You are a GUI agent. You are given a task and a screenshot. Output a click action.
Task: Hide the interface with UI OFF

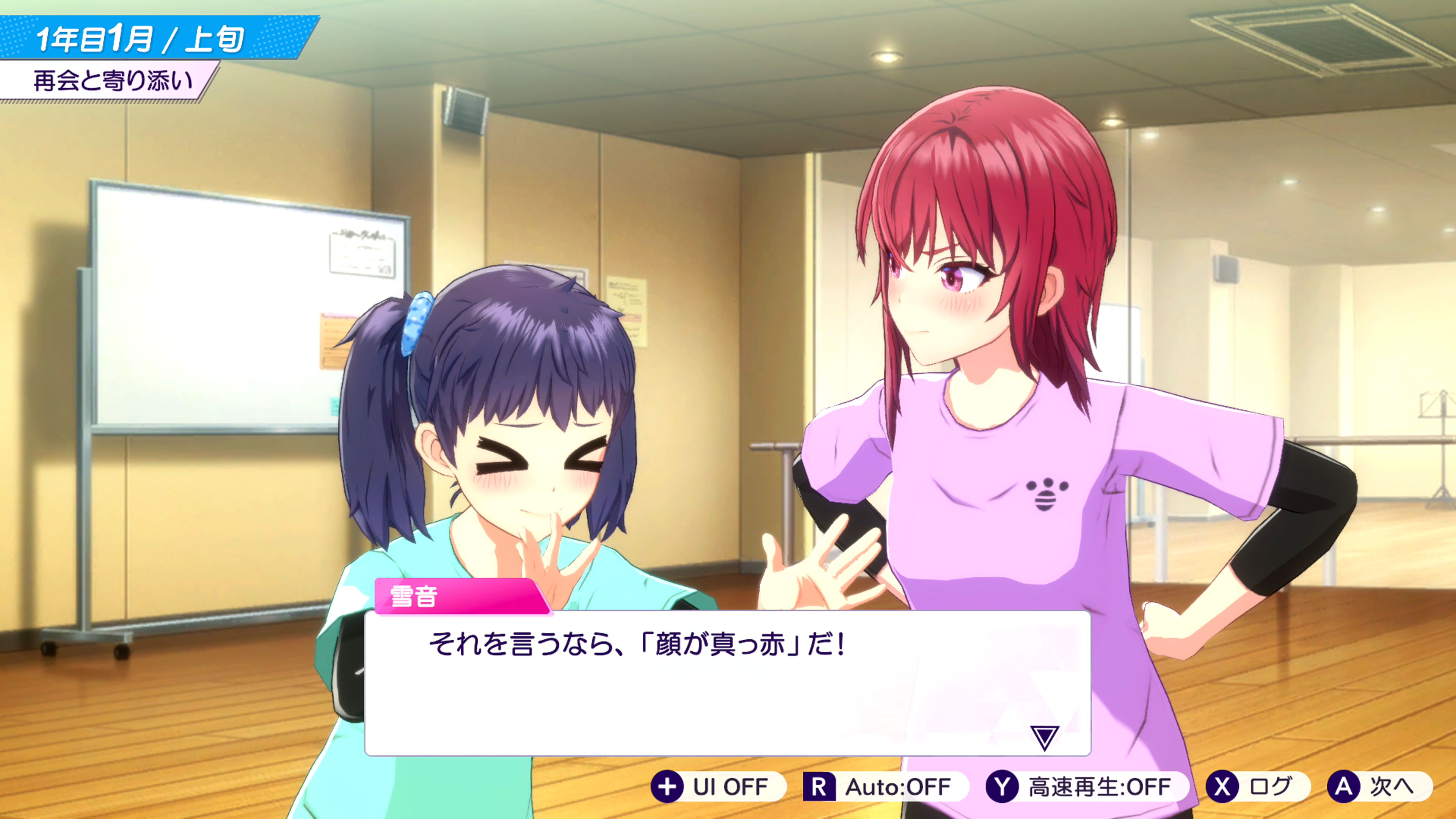[x=718, y=786]
